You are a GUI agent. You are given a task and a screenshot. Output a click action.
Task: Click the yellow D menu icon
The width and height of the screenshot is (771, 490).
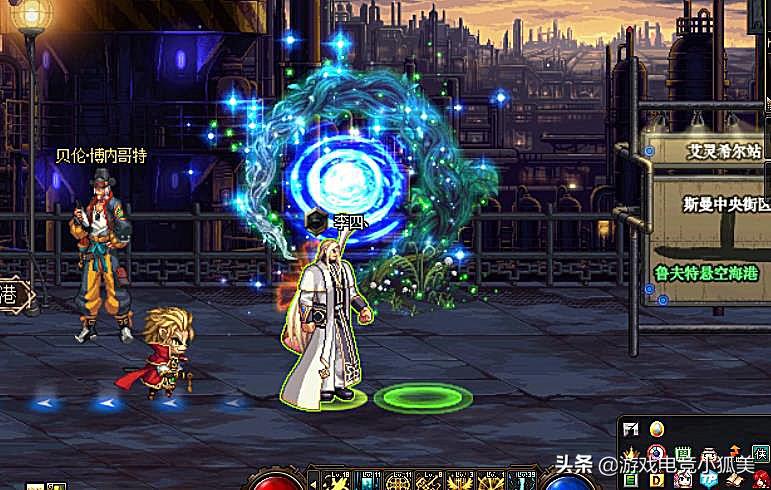[x=657, y=480]
